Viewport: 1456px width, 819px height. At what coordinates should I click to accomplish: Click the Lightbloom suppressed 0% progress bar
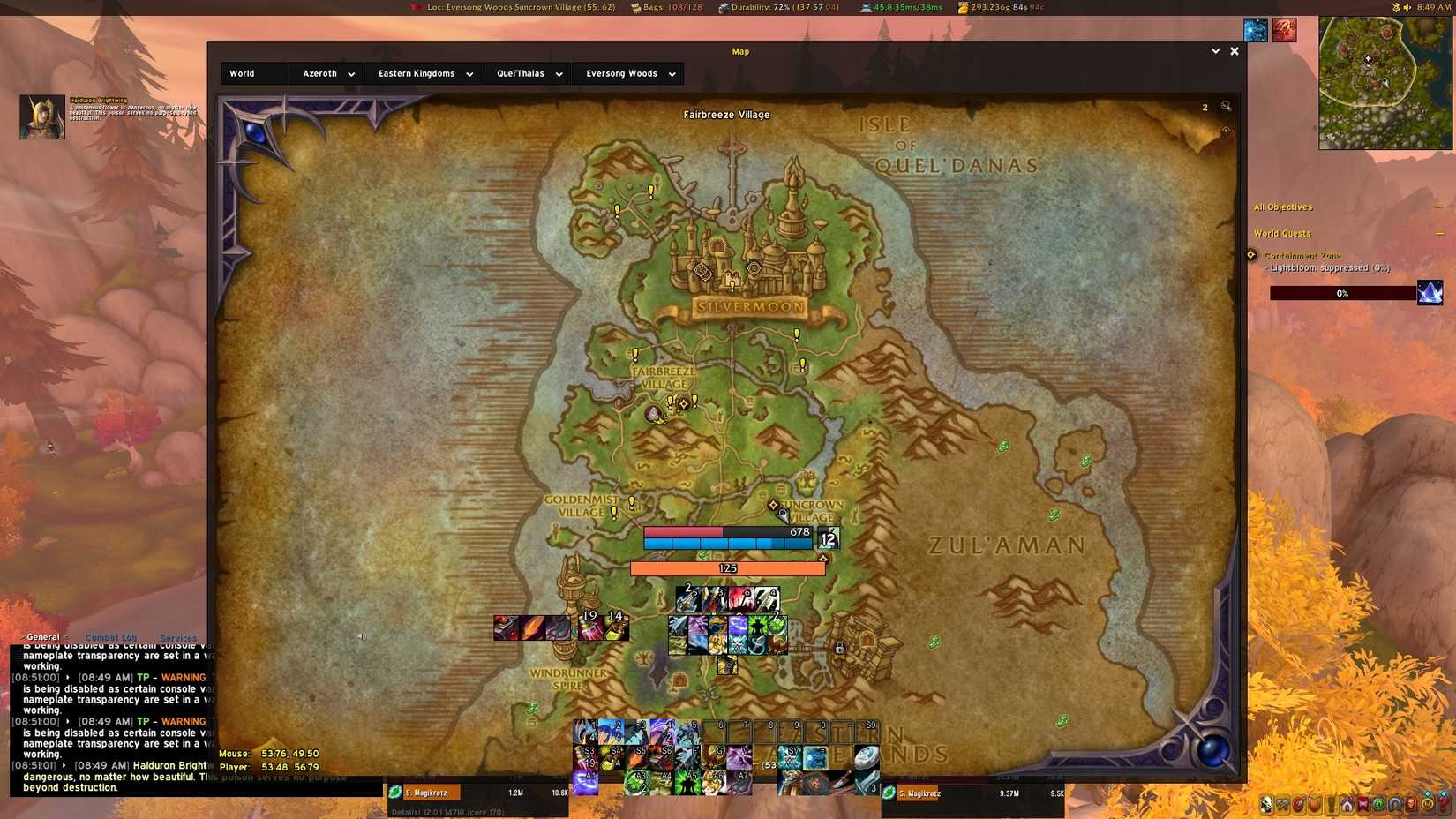tap(1341, 293)
